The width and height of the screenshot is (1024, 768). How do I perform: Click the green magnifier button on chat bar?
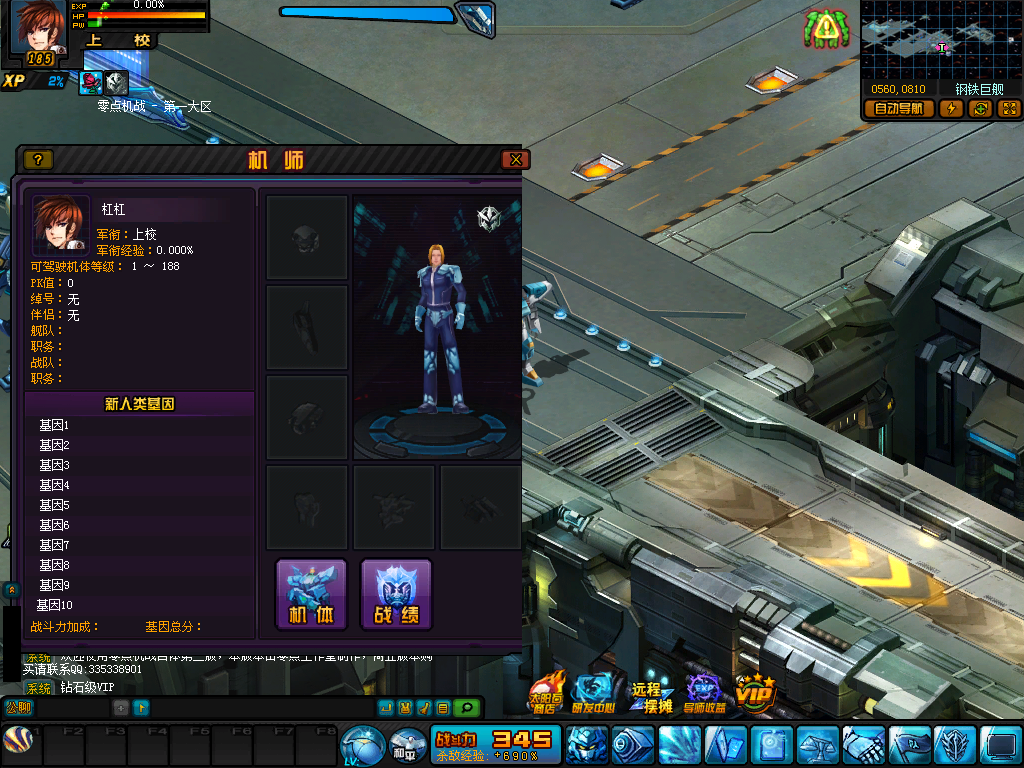tap(466, 708)
